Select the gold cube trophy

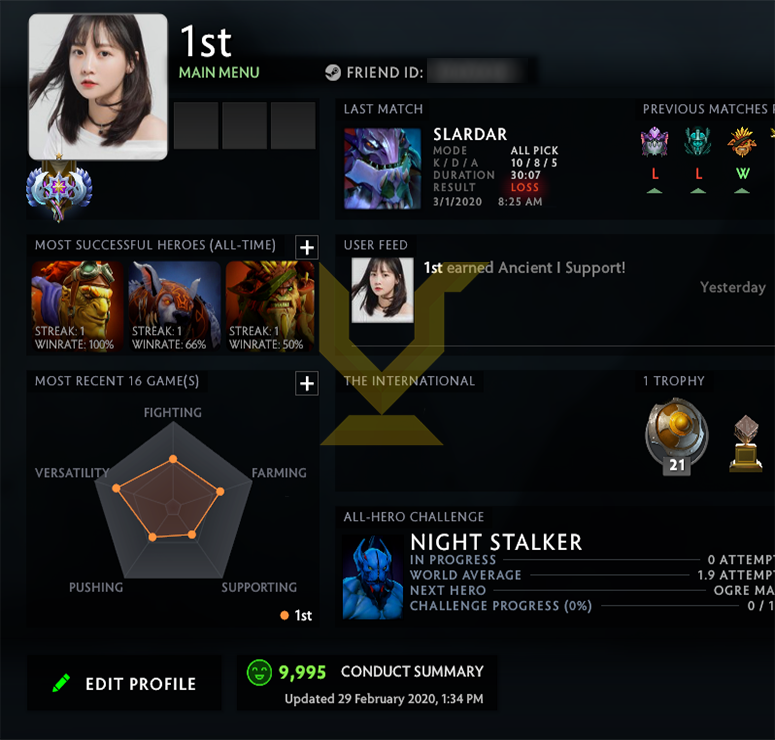coord(746,443)
